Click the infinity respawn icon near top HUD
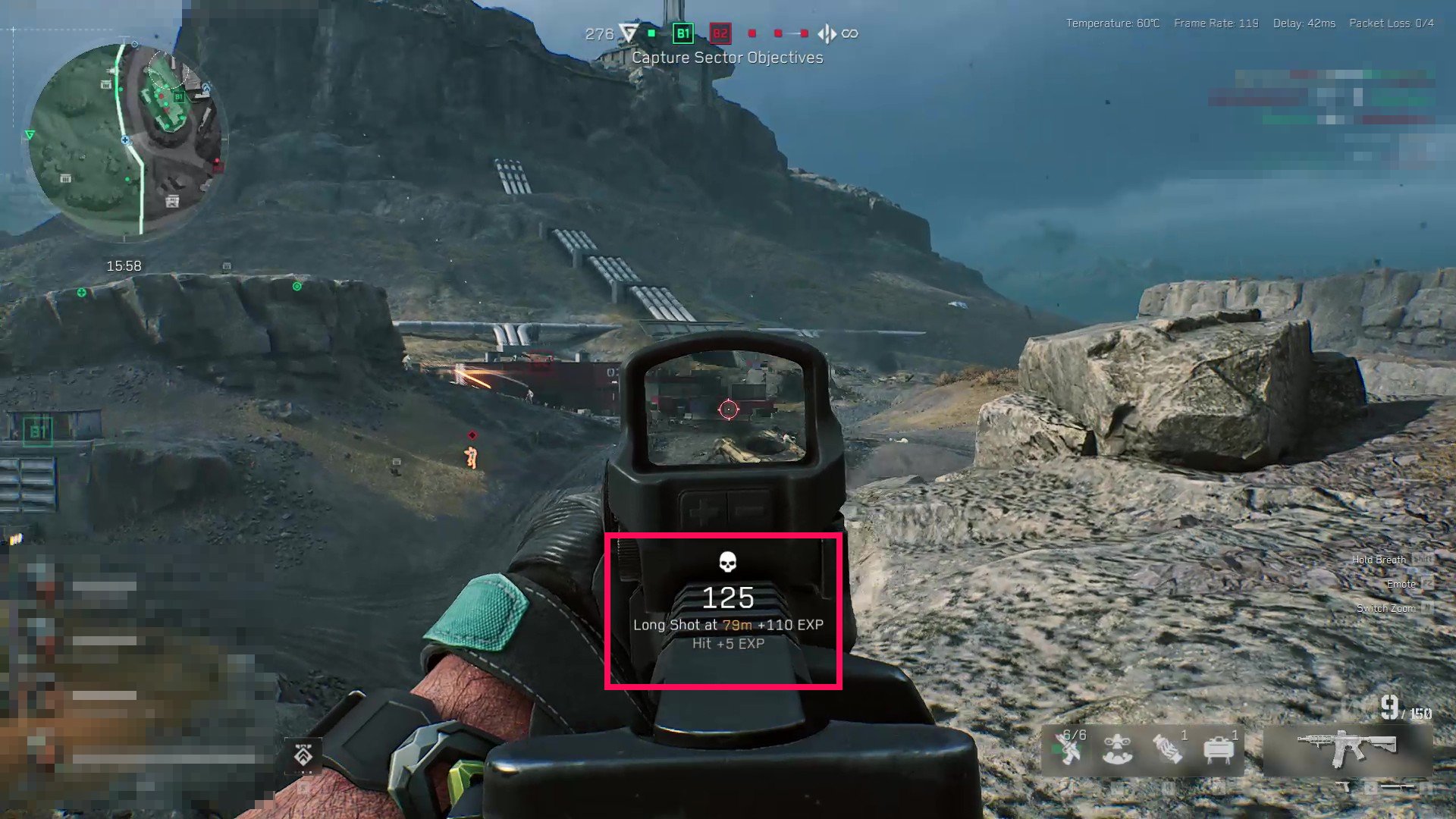Viewport: 1456px width, 819px height. (849, 33)
